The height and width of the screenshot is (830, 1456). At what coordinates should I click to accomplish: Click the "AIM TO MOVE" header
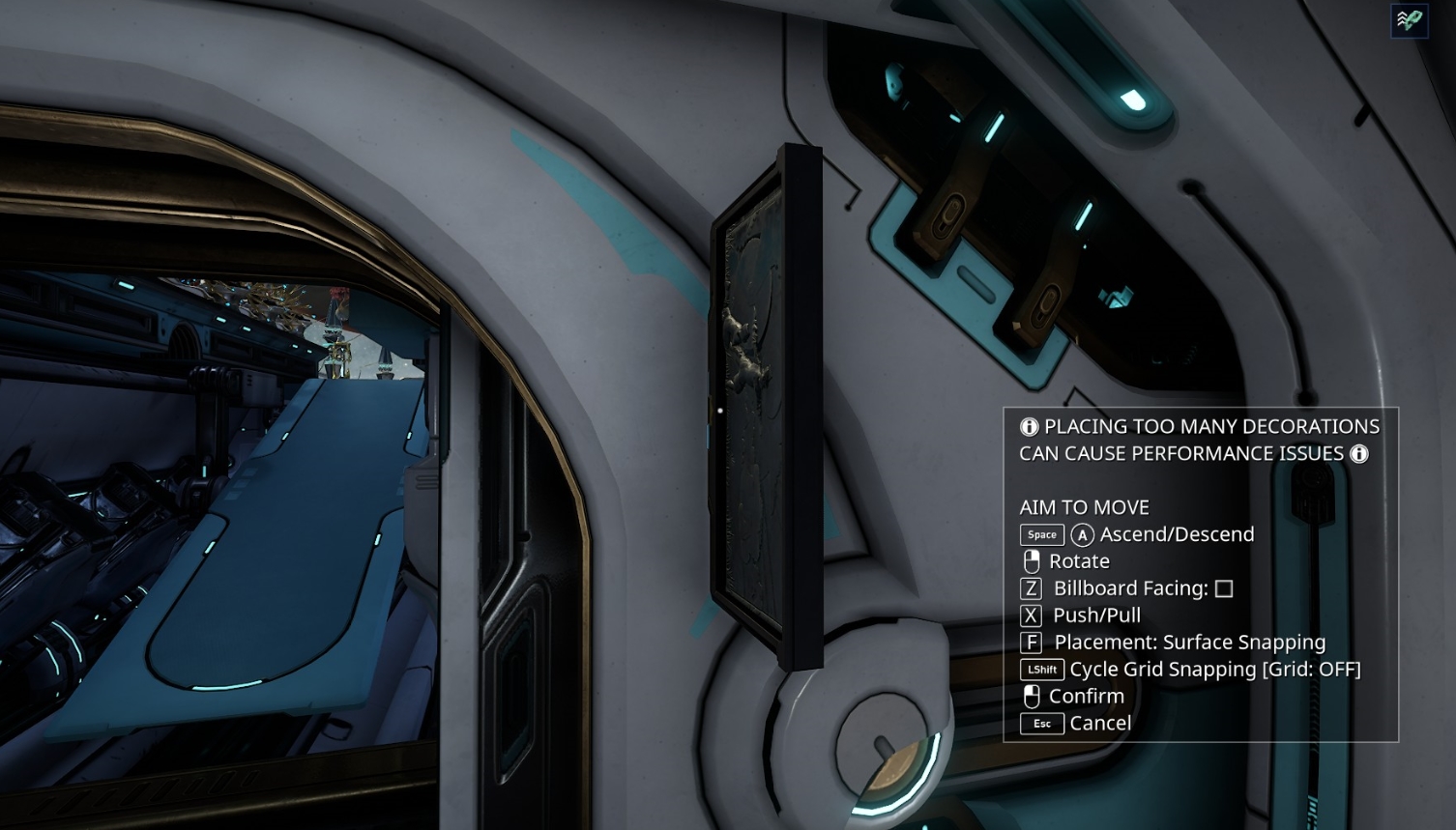pos(1084,506)
